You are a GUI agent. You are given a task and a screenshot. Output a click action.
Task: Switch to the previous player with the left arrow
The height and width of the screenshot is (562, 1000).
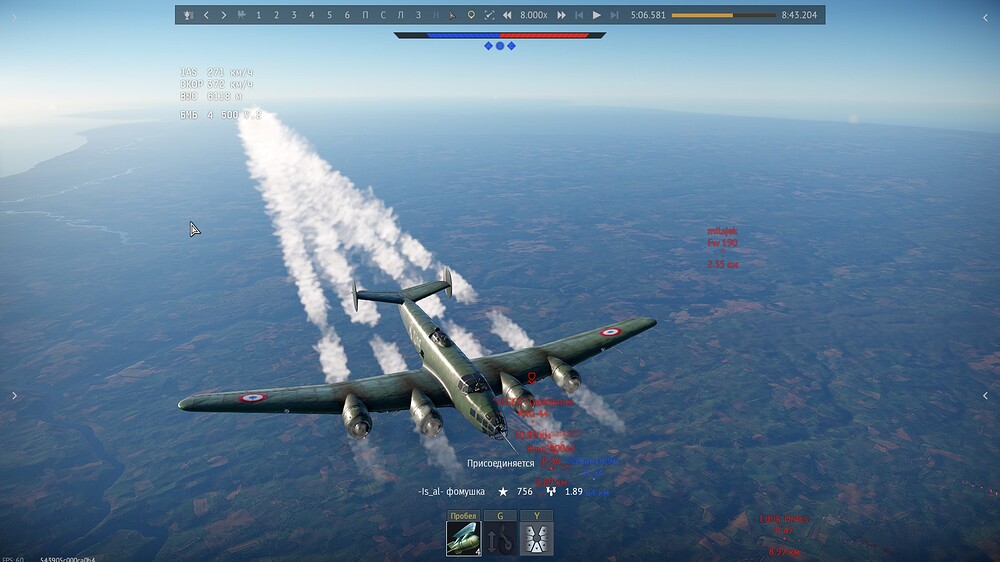[x=206, y=15]
